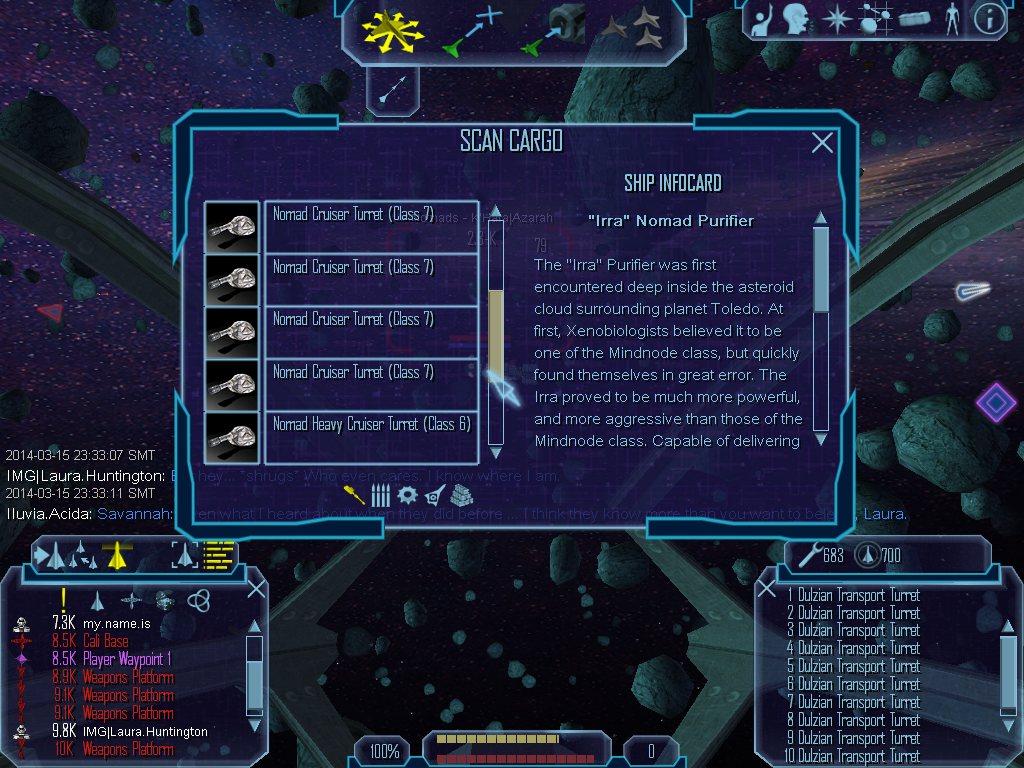
Task: Filter cargo list by ammo icon
Action: [380, 495]
